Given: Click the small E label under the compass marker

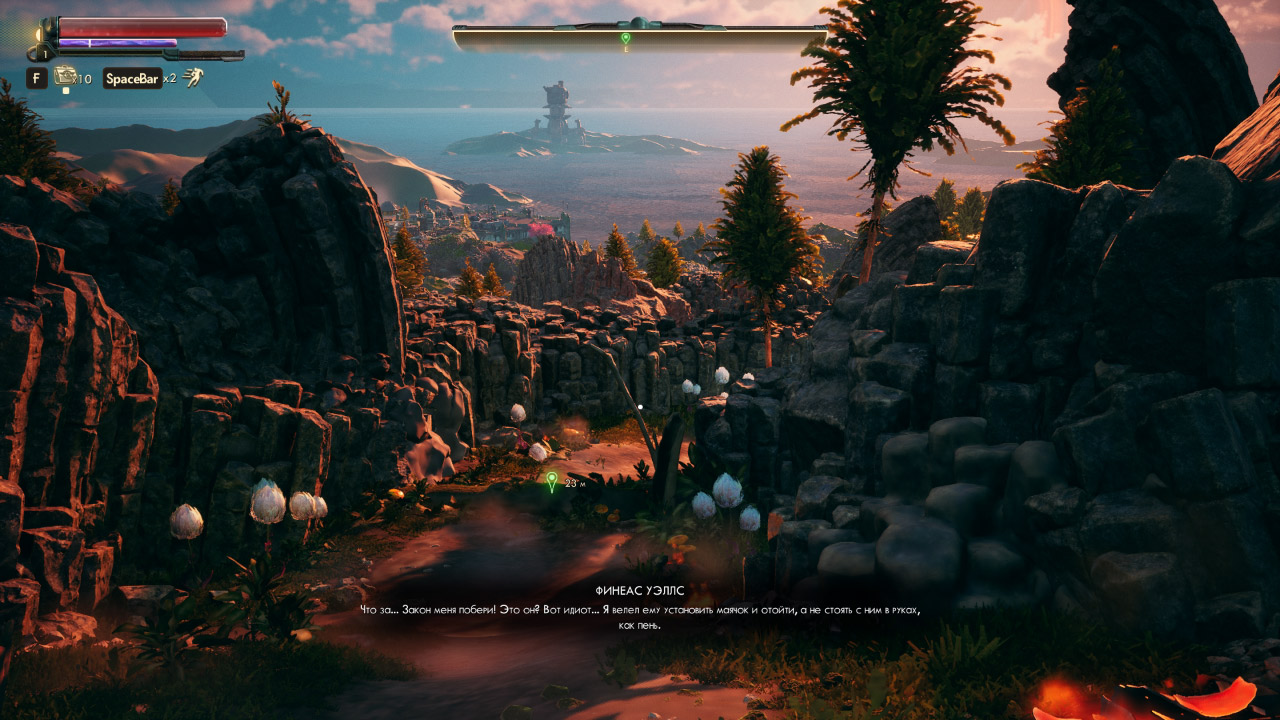Looking at the screenshot, I should tap(626, 49).
